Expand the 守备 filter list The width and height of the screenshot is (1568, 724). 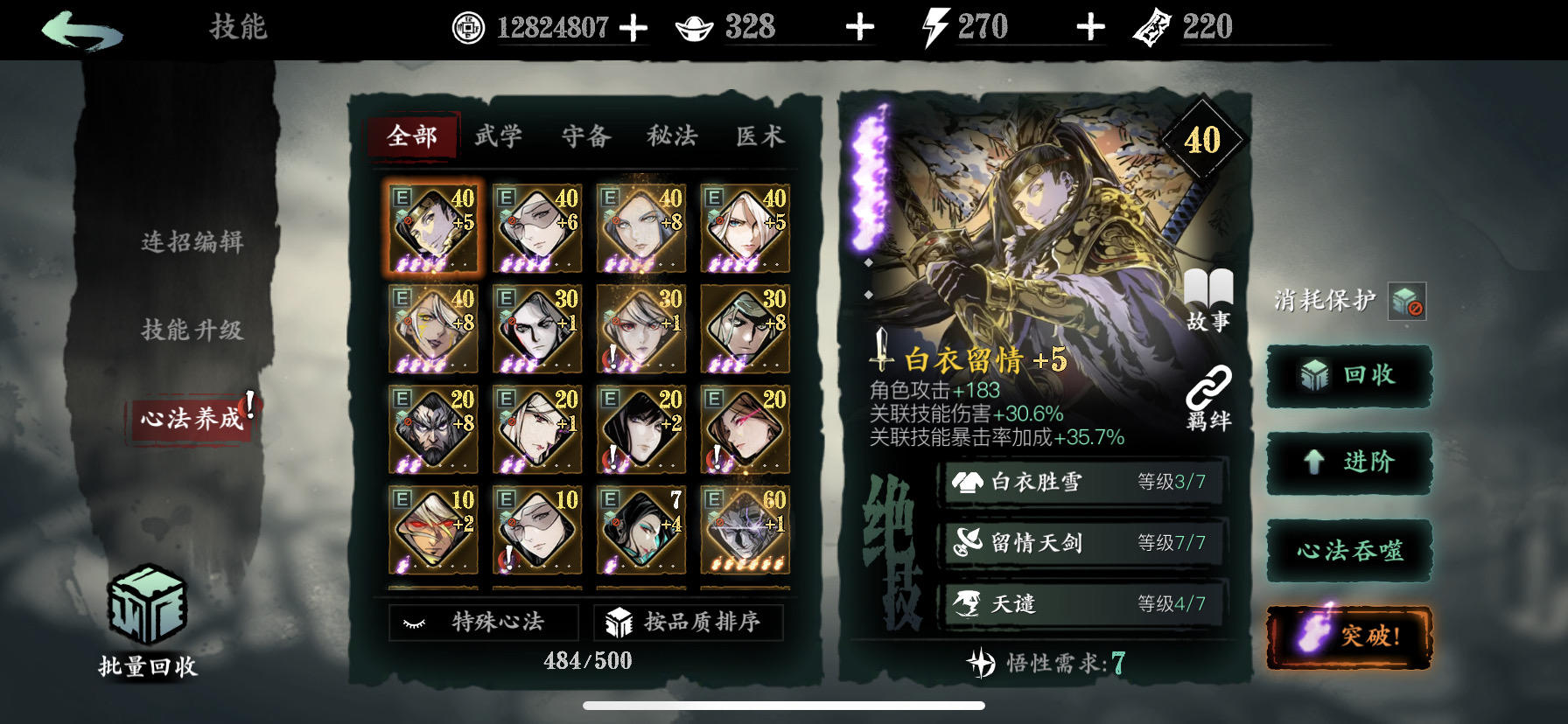point(586,137)
